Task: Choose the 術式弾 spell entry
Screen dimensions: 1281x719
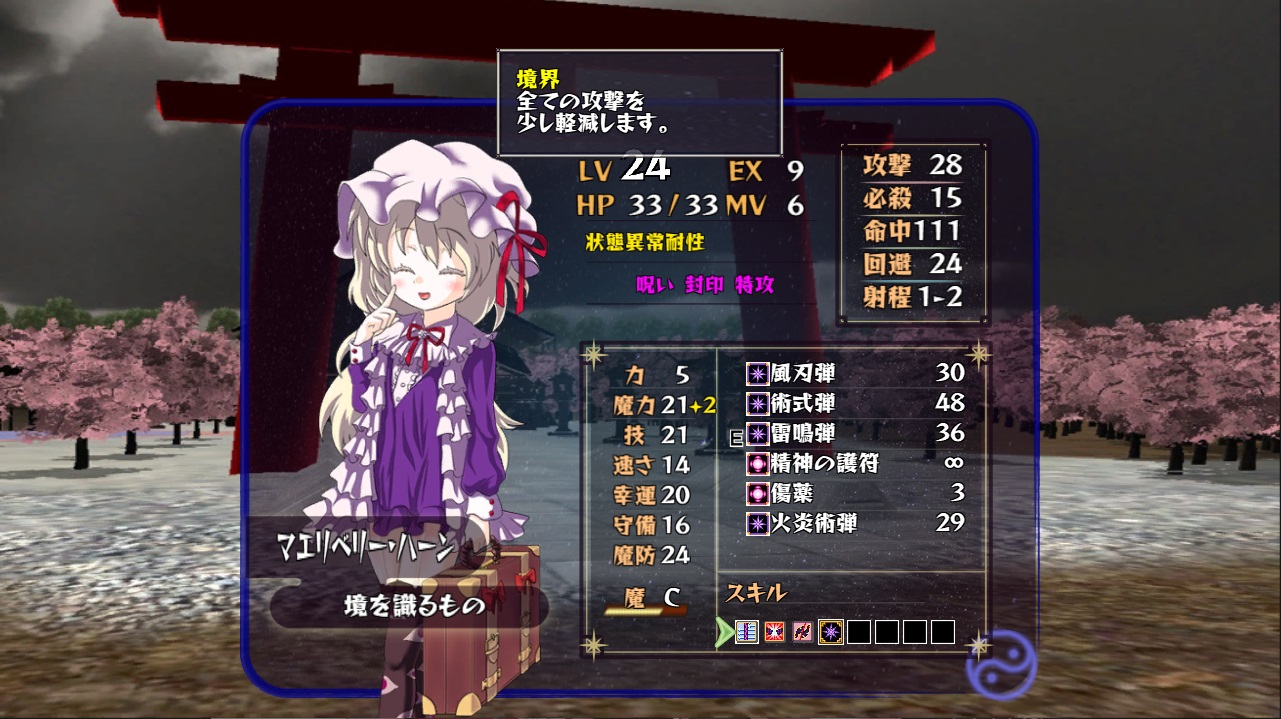Action: coord(854,404)
